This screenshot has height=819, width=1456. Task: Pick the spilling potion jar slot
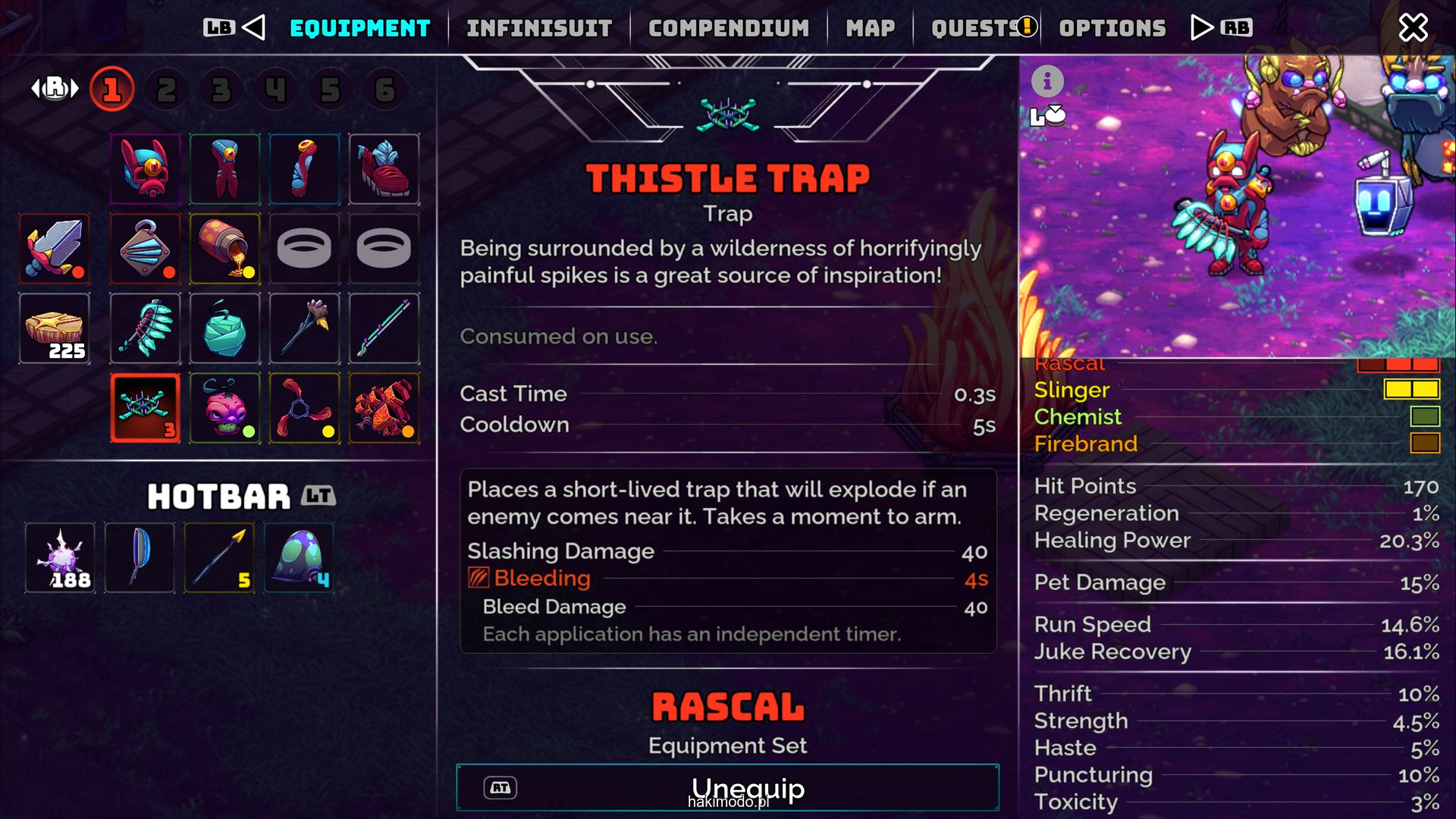[x=224, y=249]
